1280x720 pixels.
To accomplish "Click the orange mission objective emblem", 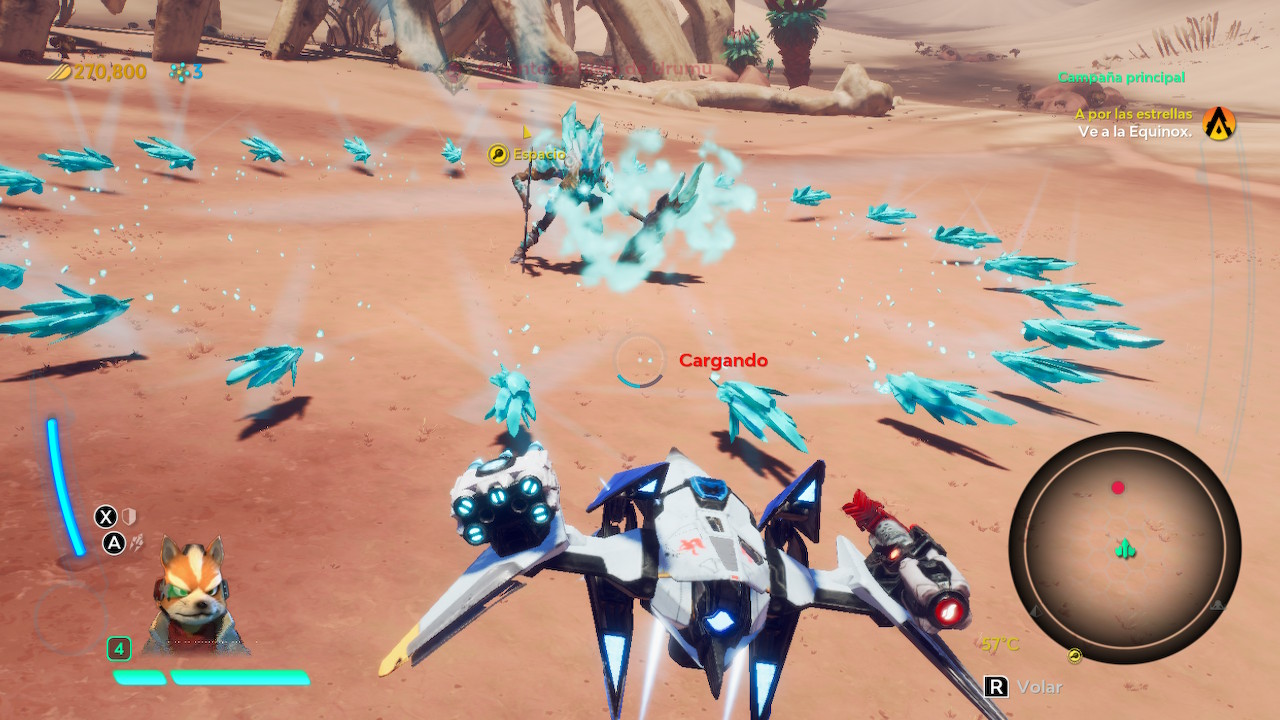I will [x=1219, y=123].
